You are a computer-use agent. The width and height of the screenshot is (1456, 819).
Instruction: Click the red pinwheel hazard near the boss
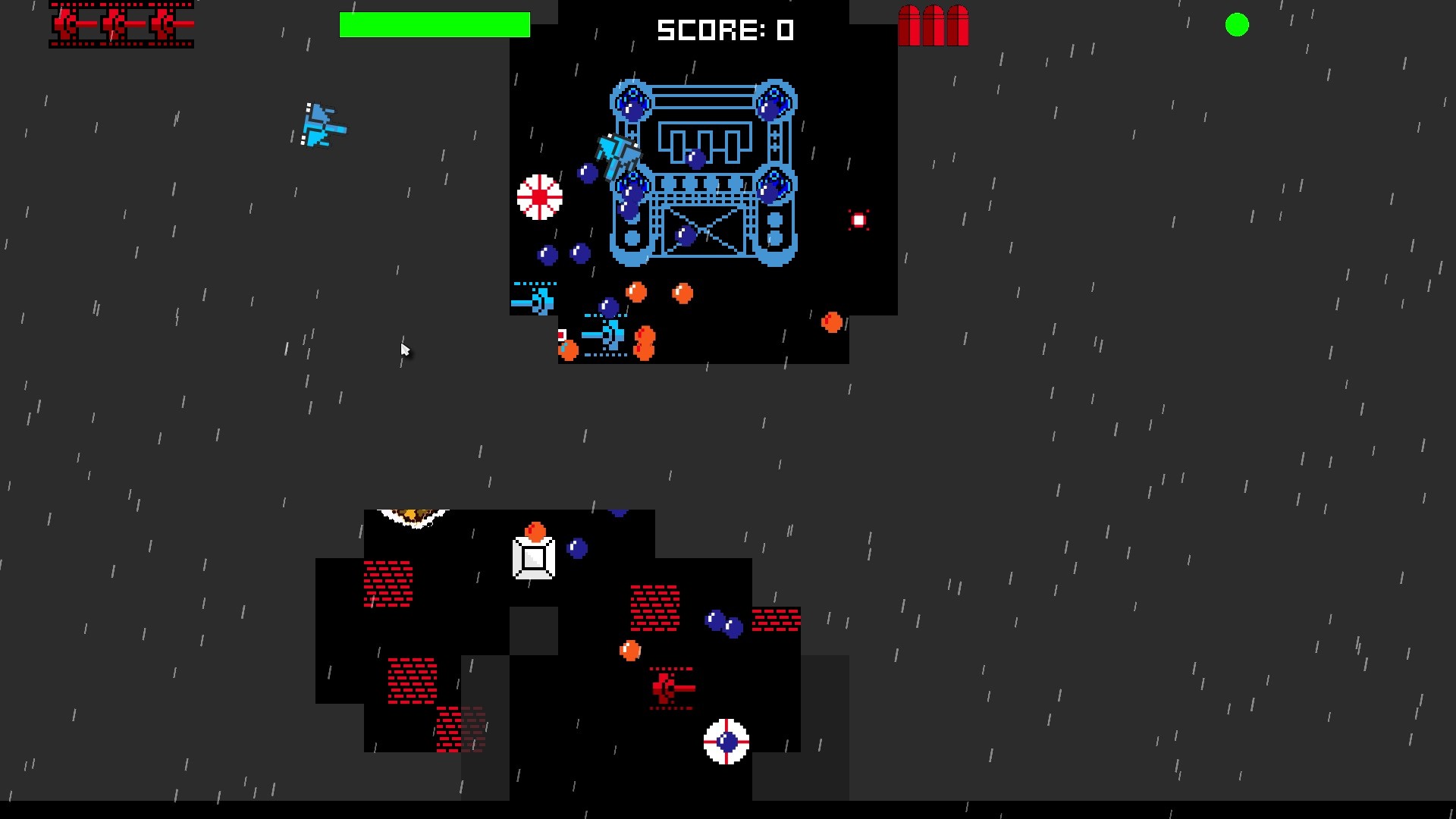coord(539,198)
